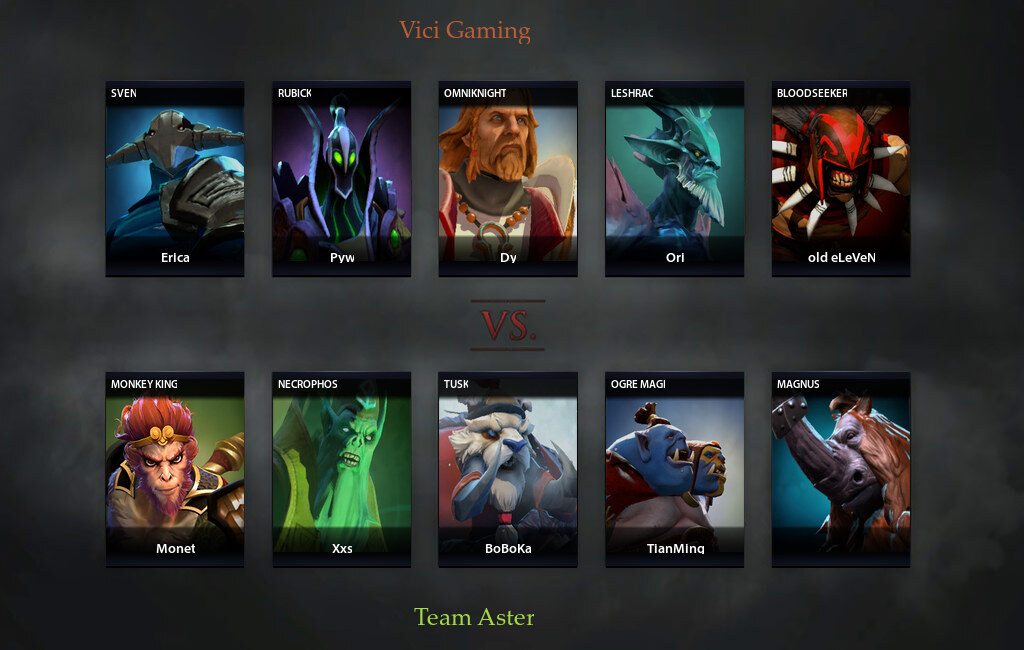Viewport: 1024px width, 650px height.
Task: Pick Monet's Monkey King hero card
Action: (x=175, y=469)
